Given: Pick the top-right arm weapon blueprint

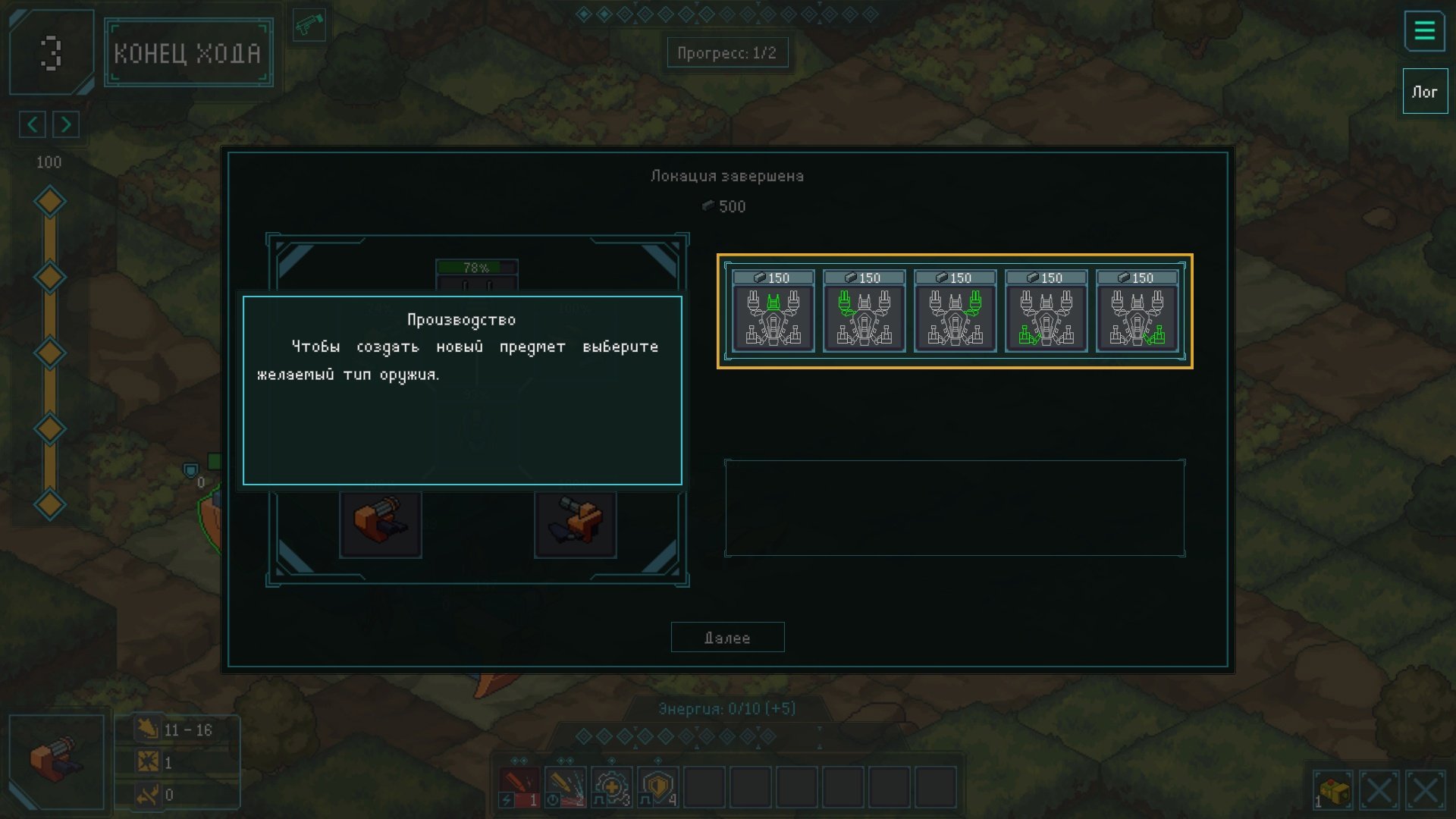Looking at the screenshot, I should [x=955, y=312].
